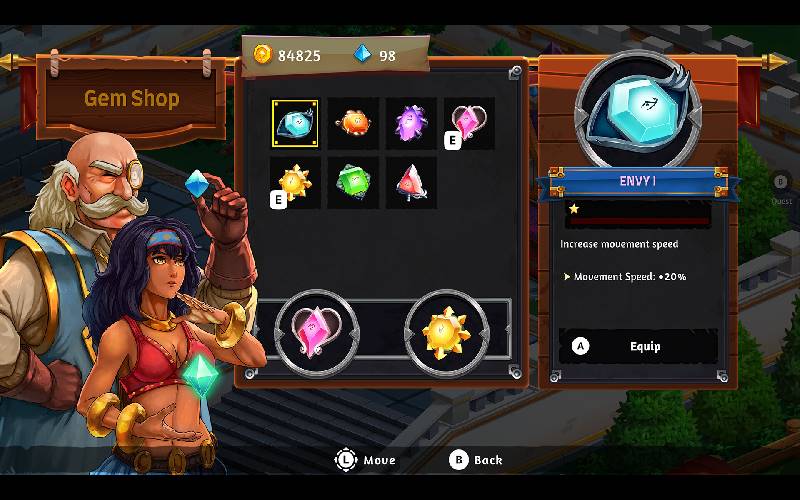Choose the orange round gem
This screenshot has height=500, width=800.
(x=353, y=123)
